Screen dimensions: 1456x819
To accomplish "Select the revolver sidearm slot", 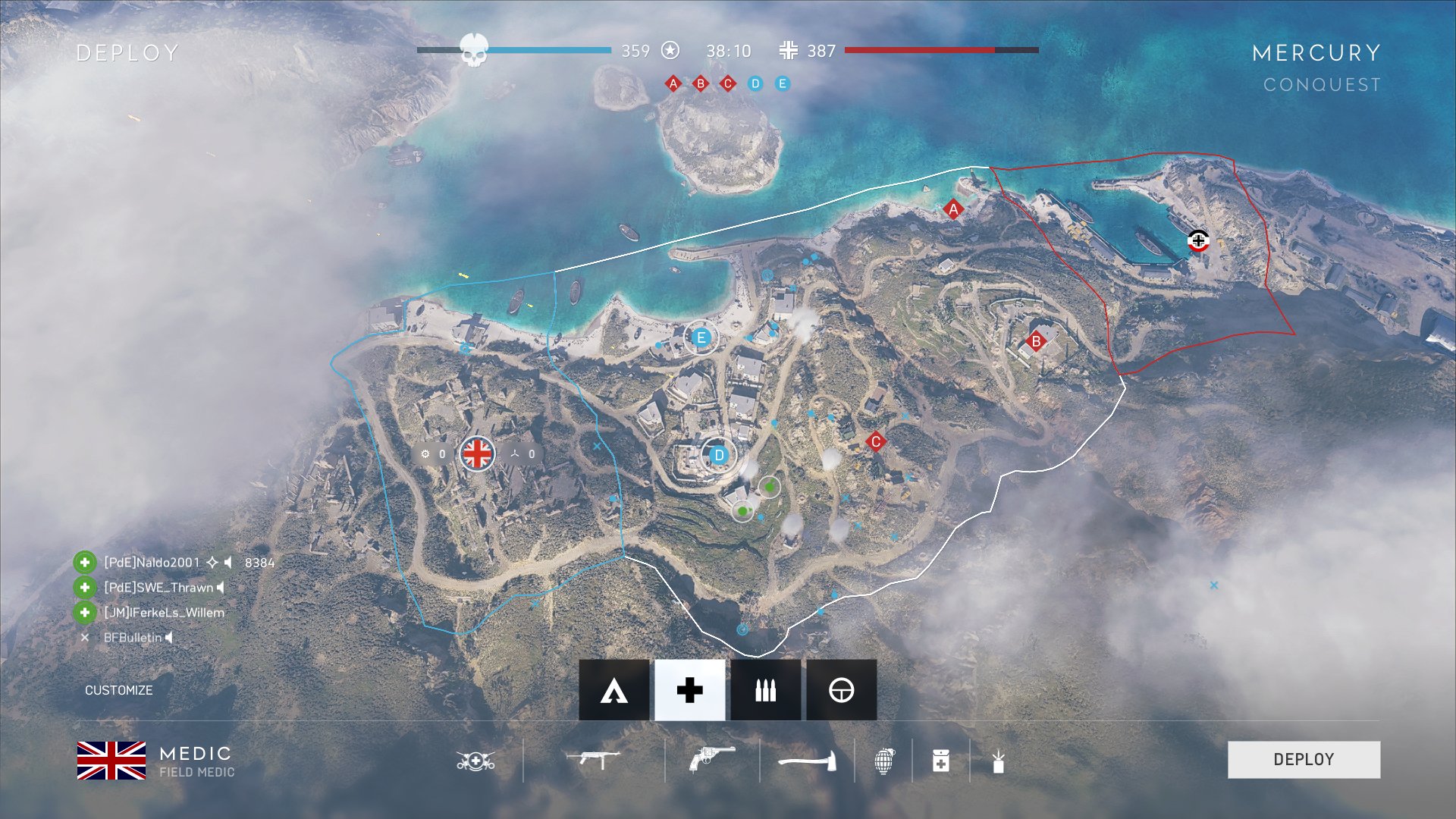I will pyautogui.click(x=711, y=758).
